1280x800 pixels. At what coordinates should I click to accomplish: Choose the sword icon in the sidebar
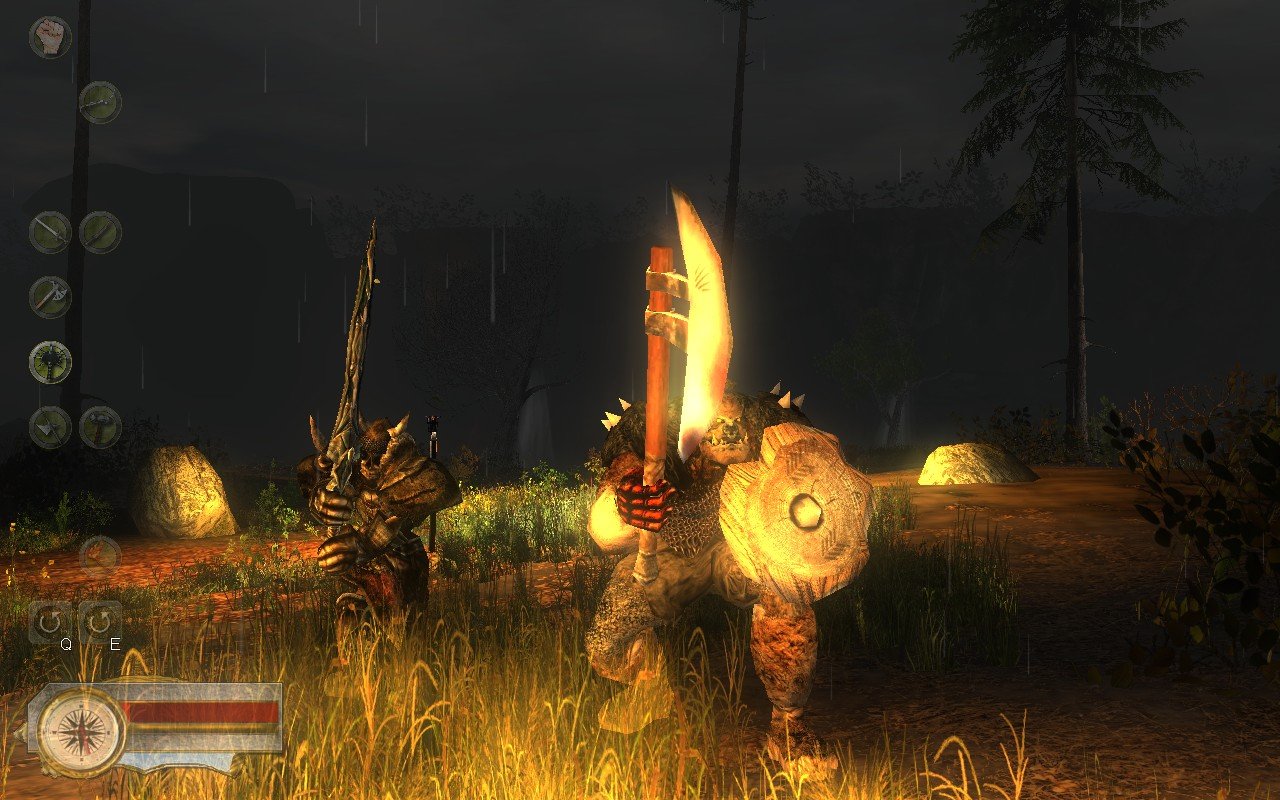pyautogui.click(x=50, y=230)
